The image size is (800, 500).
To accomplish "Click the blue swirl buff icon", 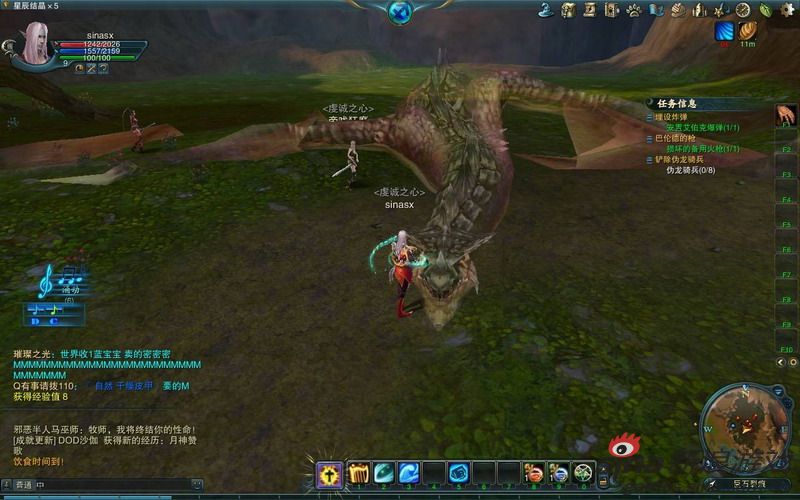I will [724, 31].
